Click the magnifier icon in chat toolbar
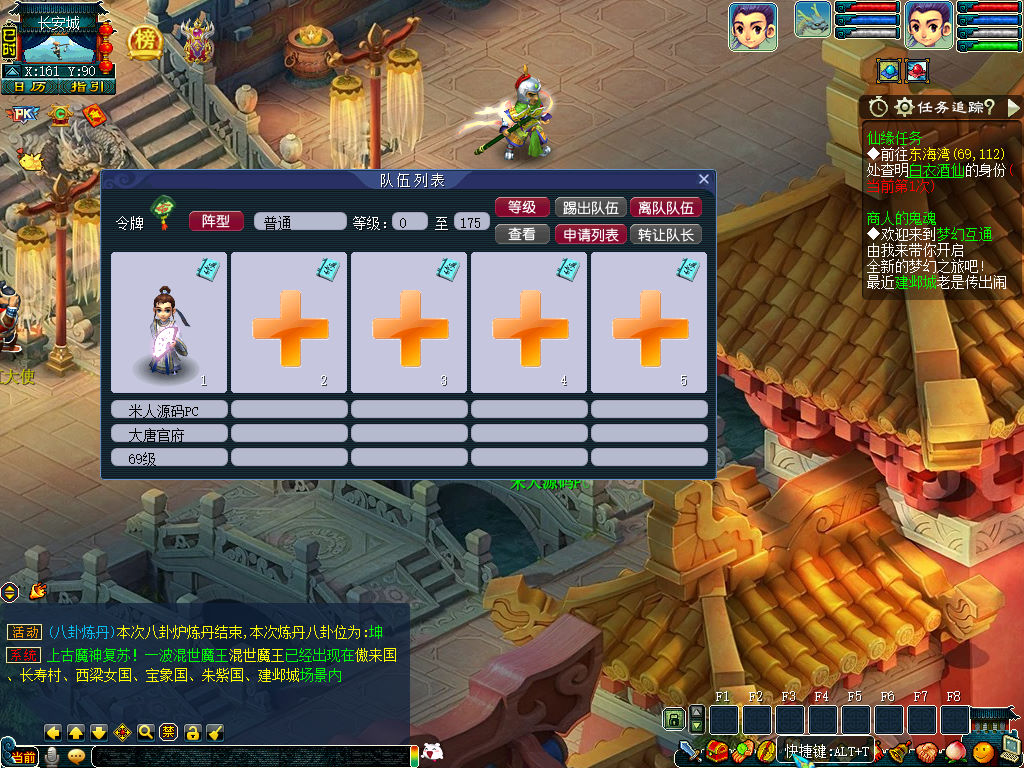 pos(146,732)
